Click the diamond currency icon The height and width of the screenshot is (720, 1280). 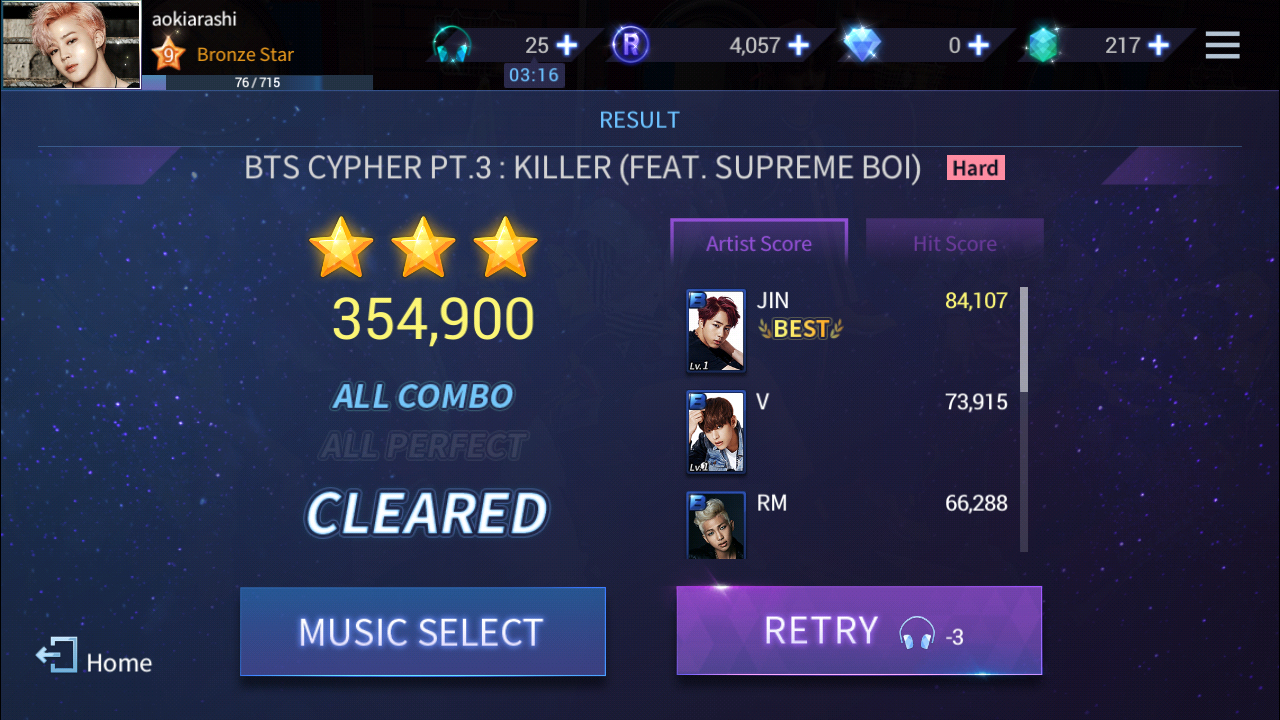(861, 42)
